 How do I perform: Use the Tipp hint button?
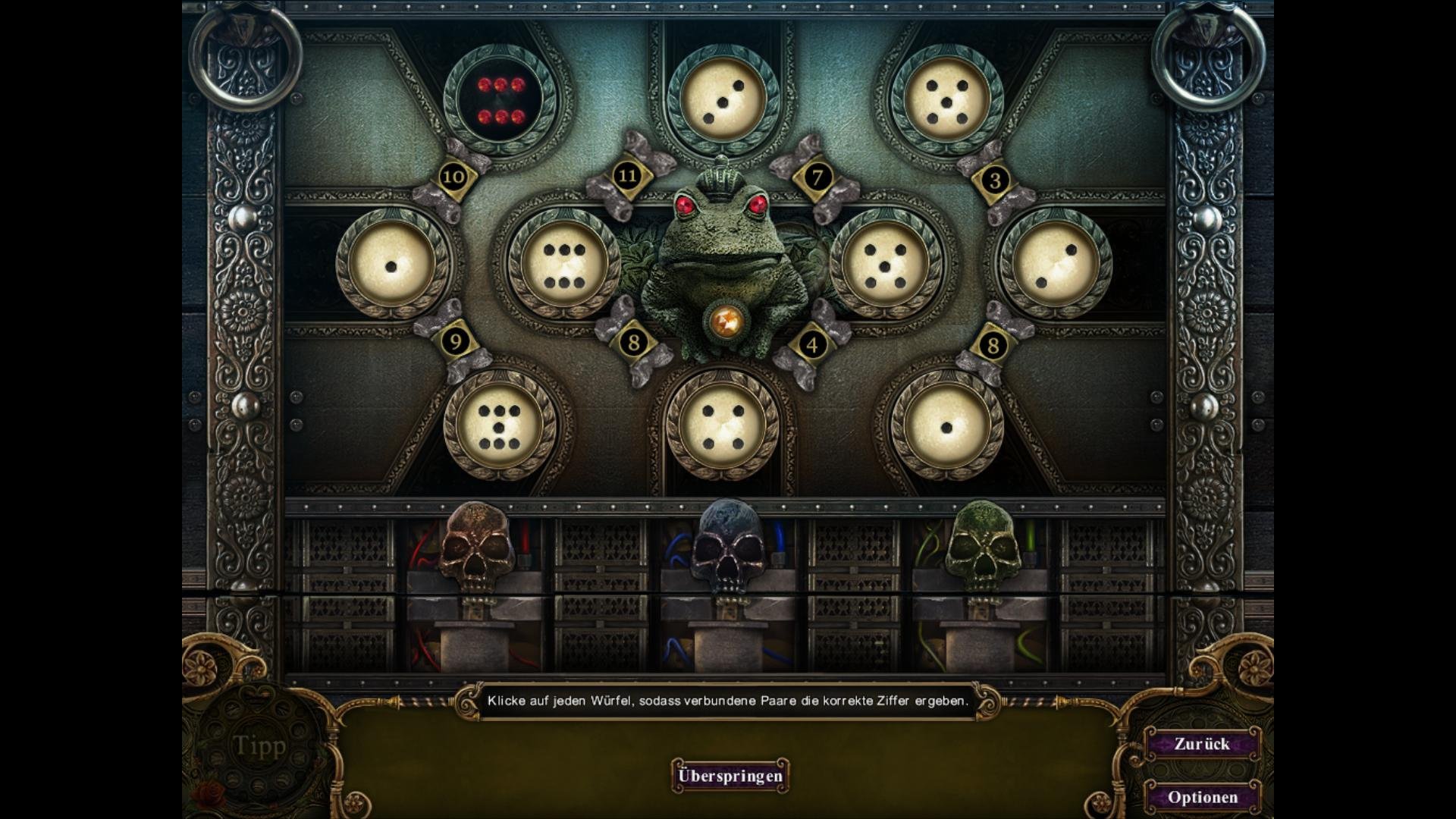(259, 746)
